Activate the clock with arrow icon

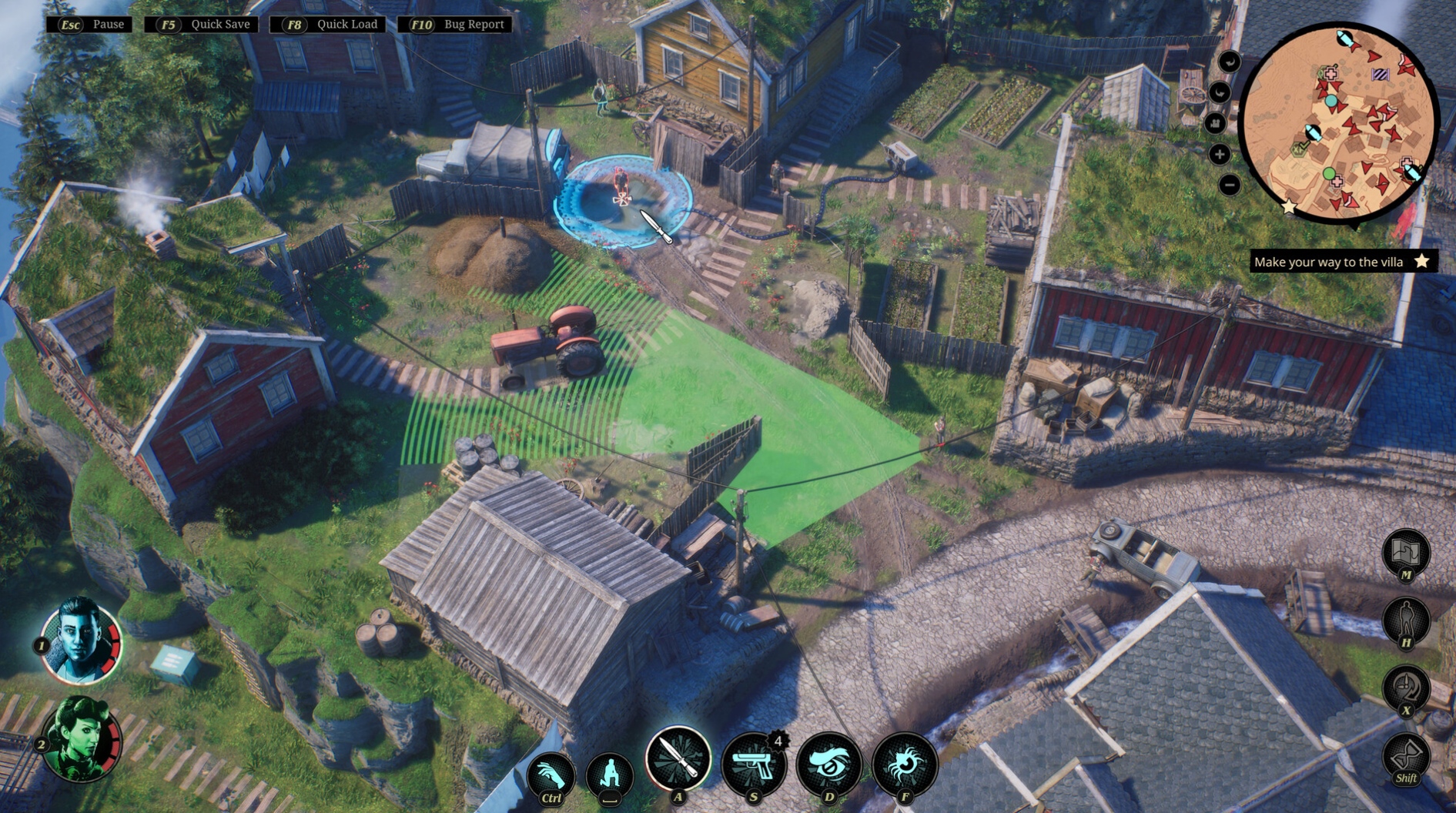point(1406,687)
